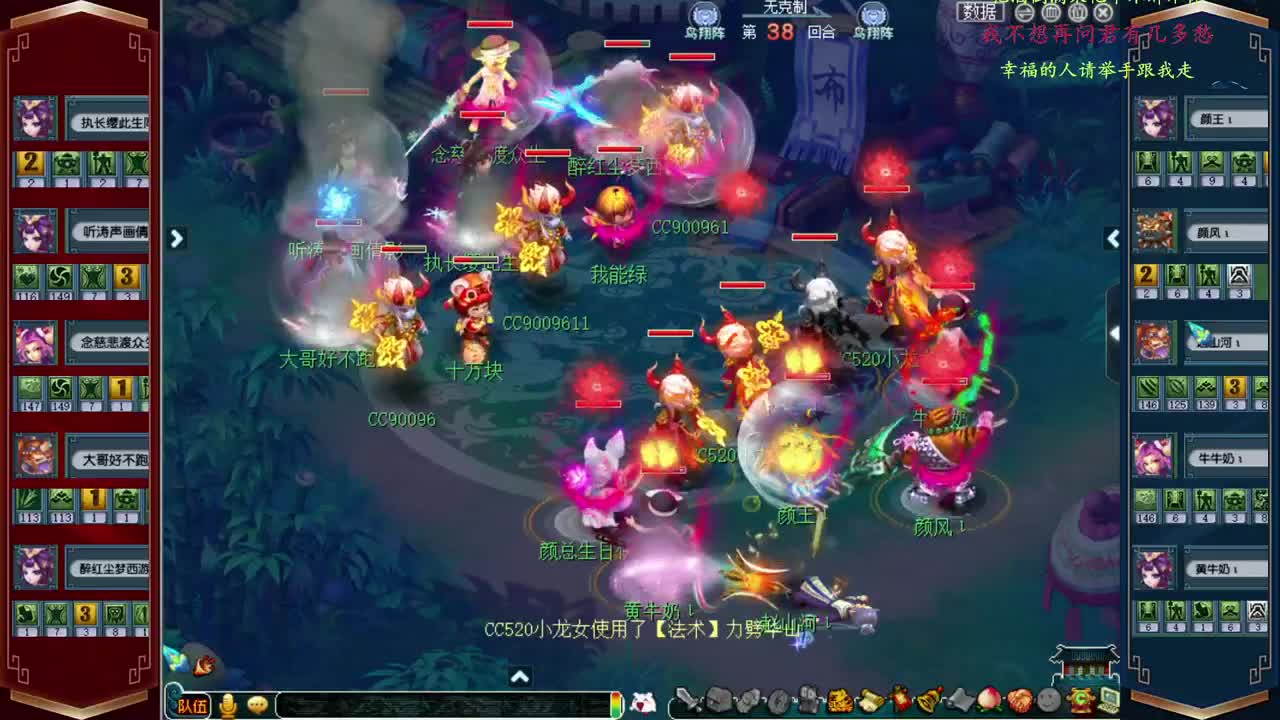Expand the left side panel arrow
Image resolution: width=1280 pixels, height=720 pixels.
coord(176,239)
